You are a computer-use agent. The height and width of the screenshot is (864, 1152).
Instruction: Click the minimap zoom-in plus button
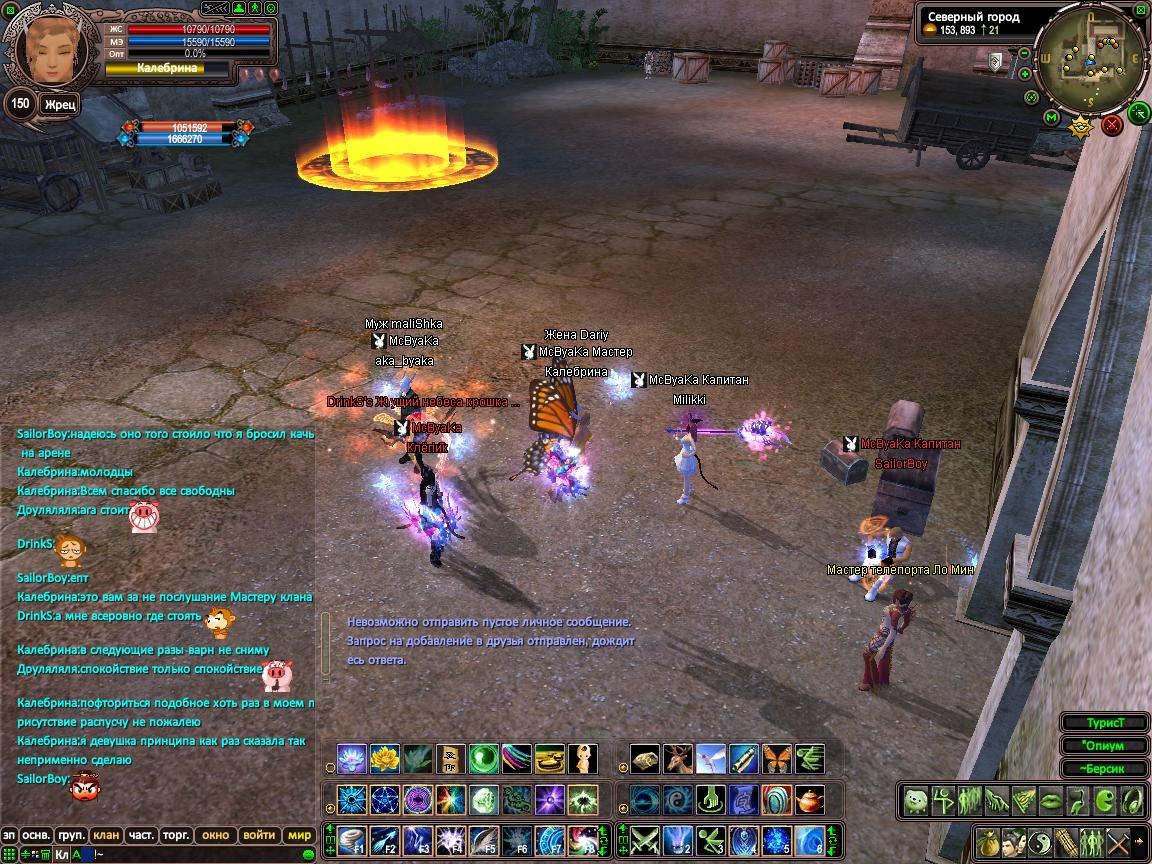[1025, 73]
